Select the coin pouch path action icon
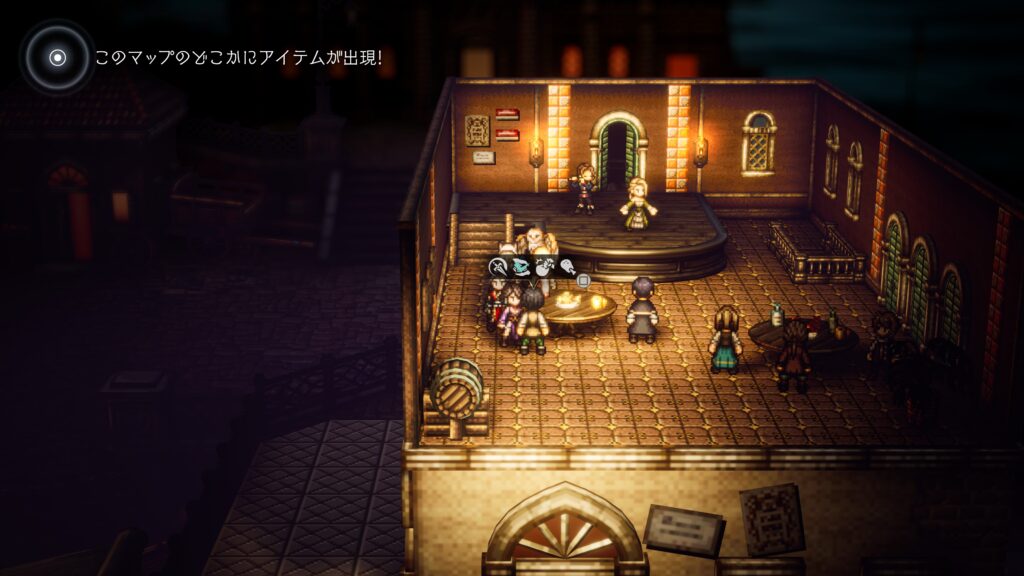Image resolution: width=1024 pixels, height=576 pixels. 544,266
